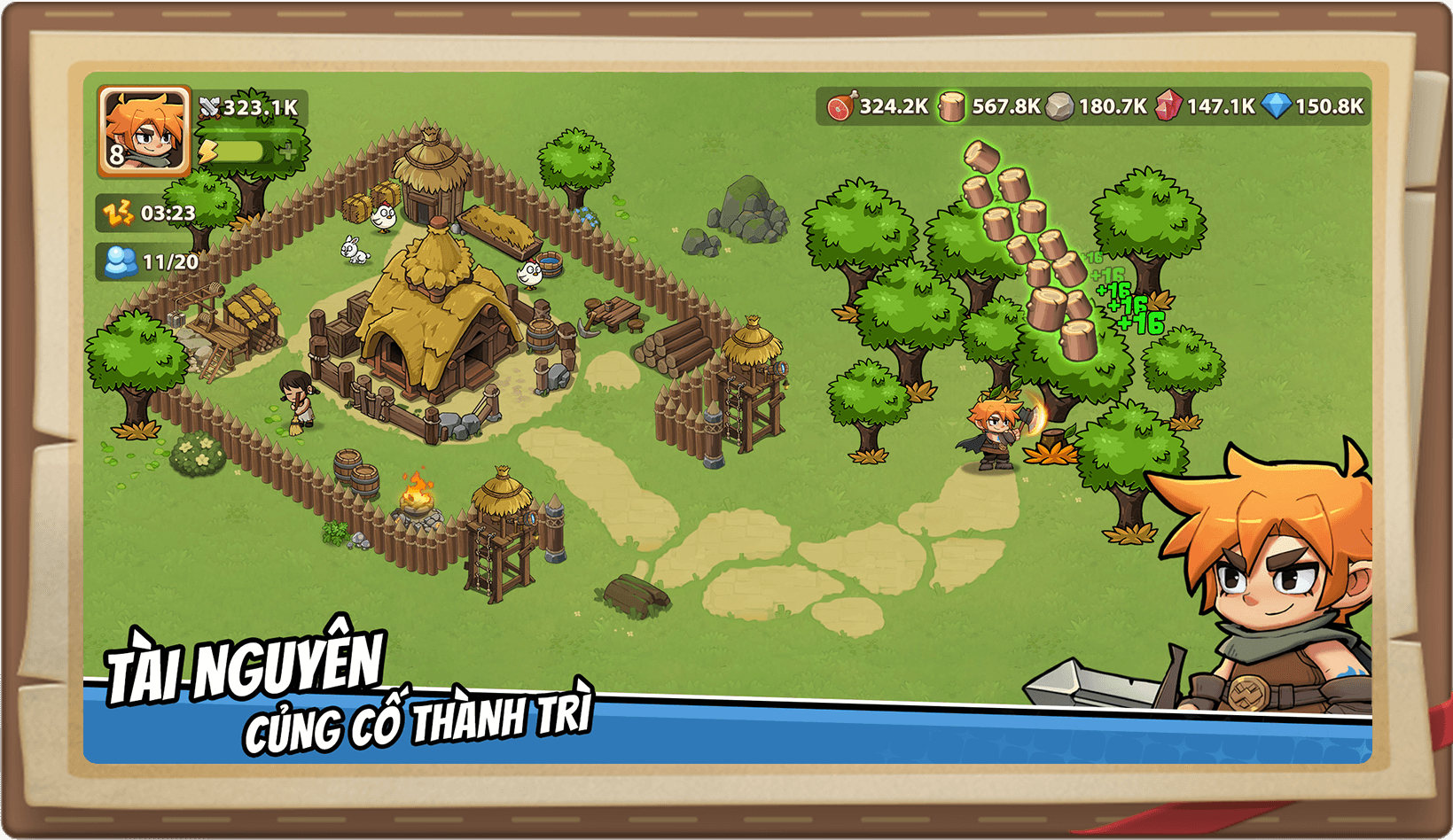Open the population icon showing 11/20
Viewport: 1453px width, 840px height.
(x=121, y=261)
